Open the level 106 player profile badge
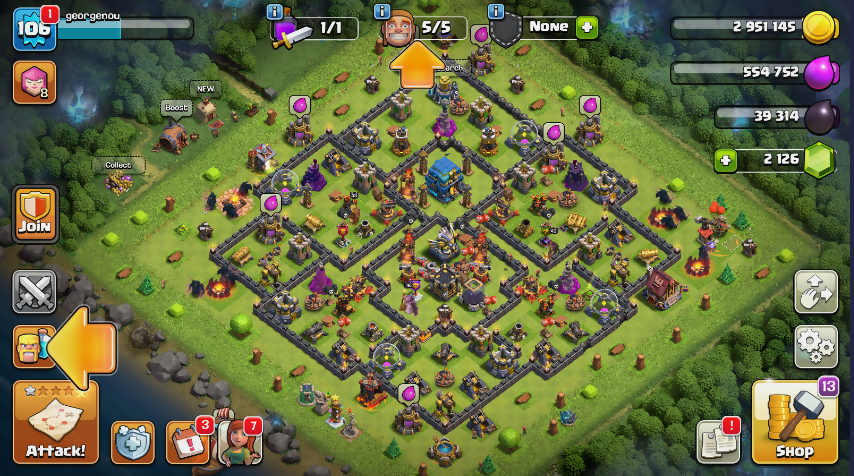 [x=32, y=28]
